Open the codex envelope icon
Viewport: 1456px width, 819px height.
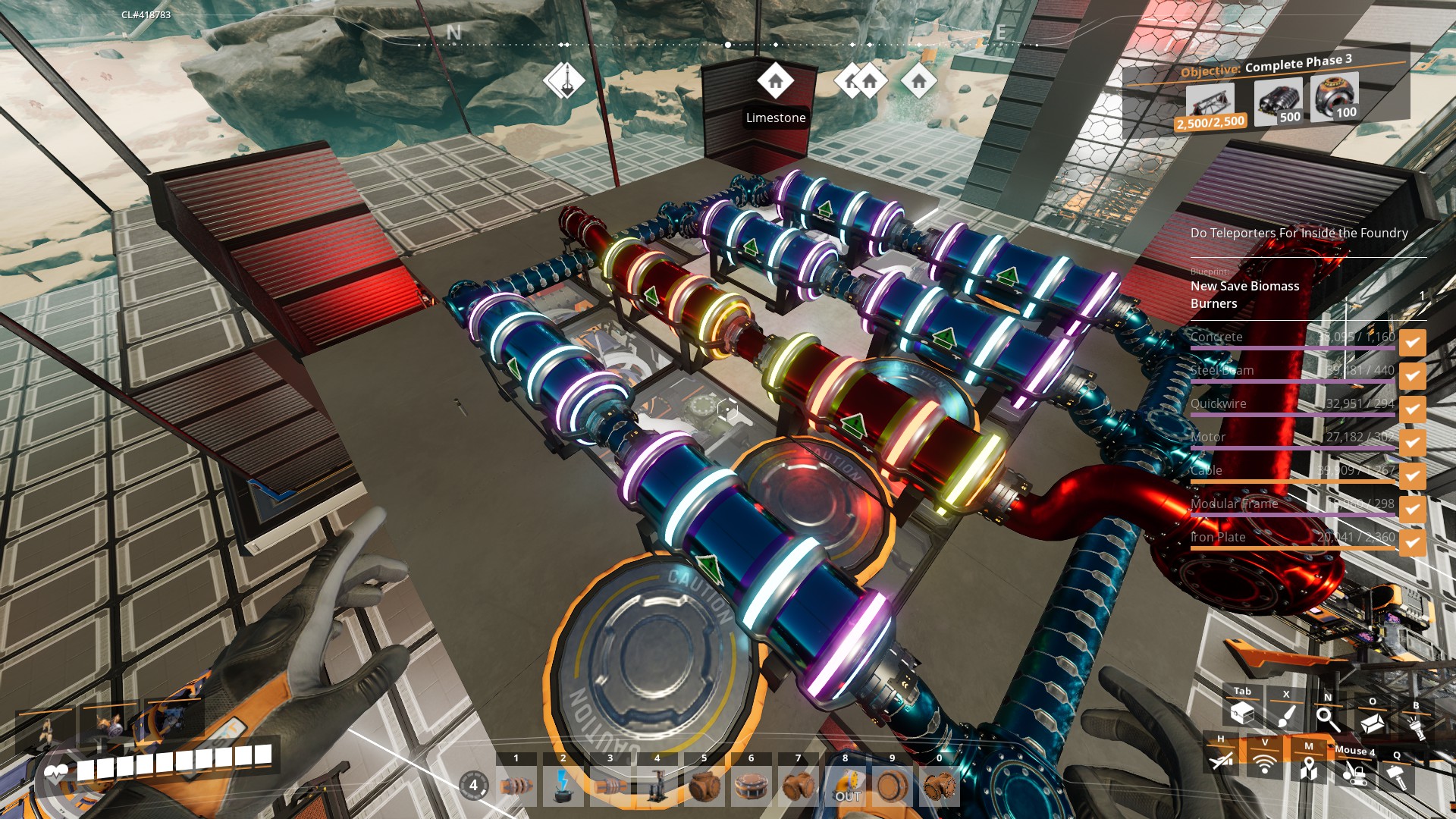click(1372, 722)
